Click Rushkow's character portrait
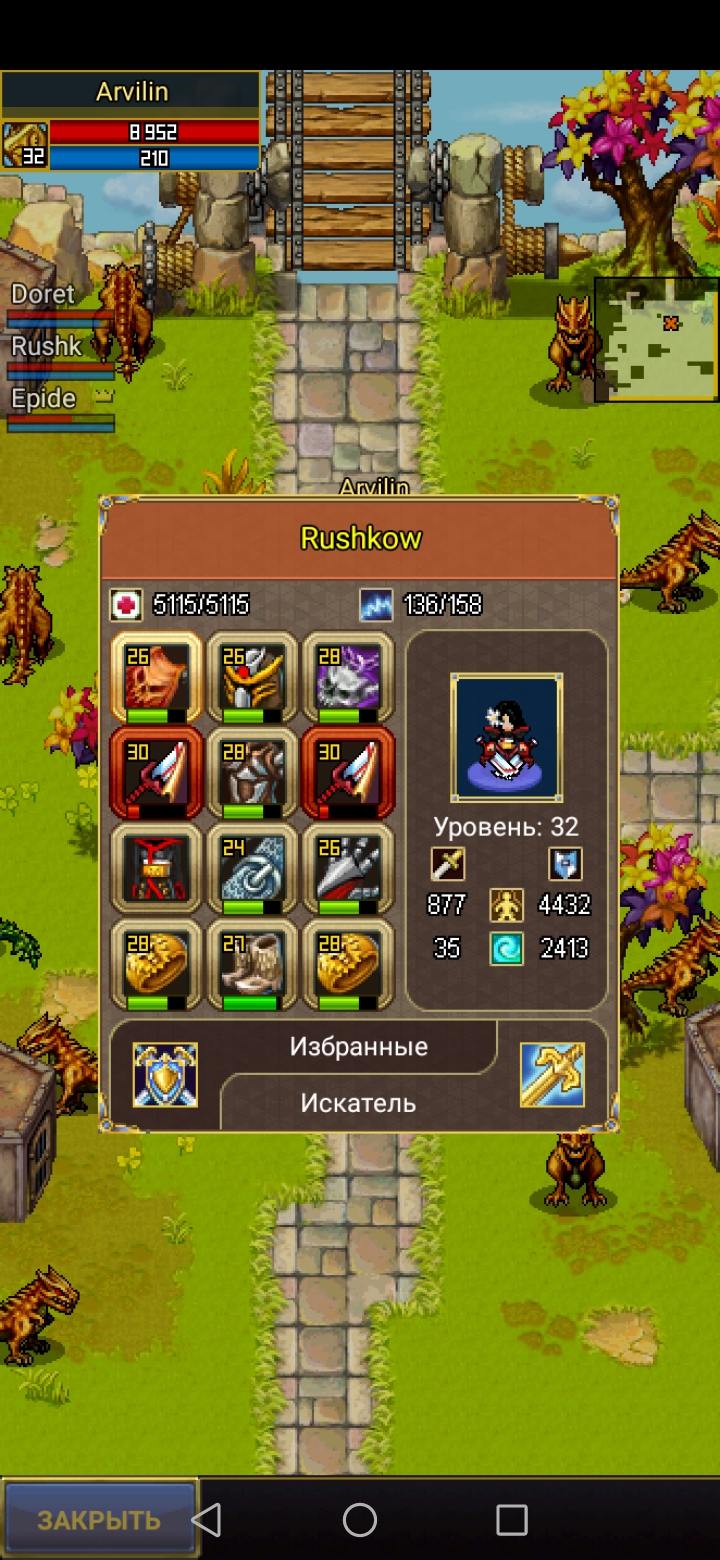 (x=506, y=738)
